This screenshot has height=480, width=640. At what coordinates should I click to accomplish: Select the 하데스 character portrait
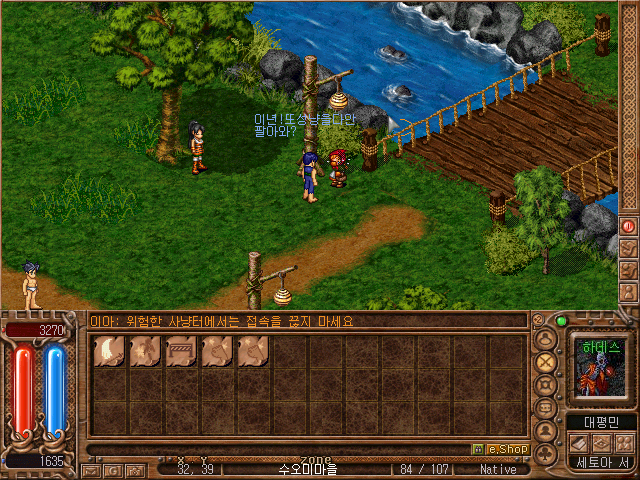601,368
